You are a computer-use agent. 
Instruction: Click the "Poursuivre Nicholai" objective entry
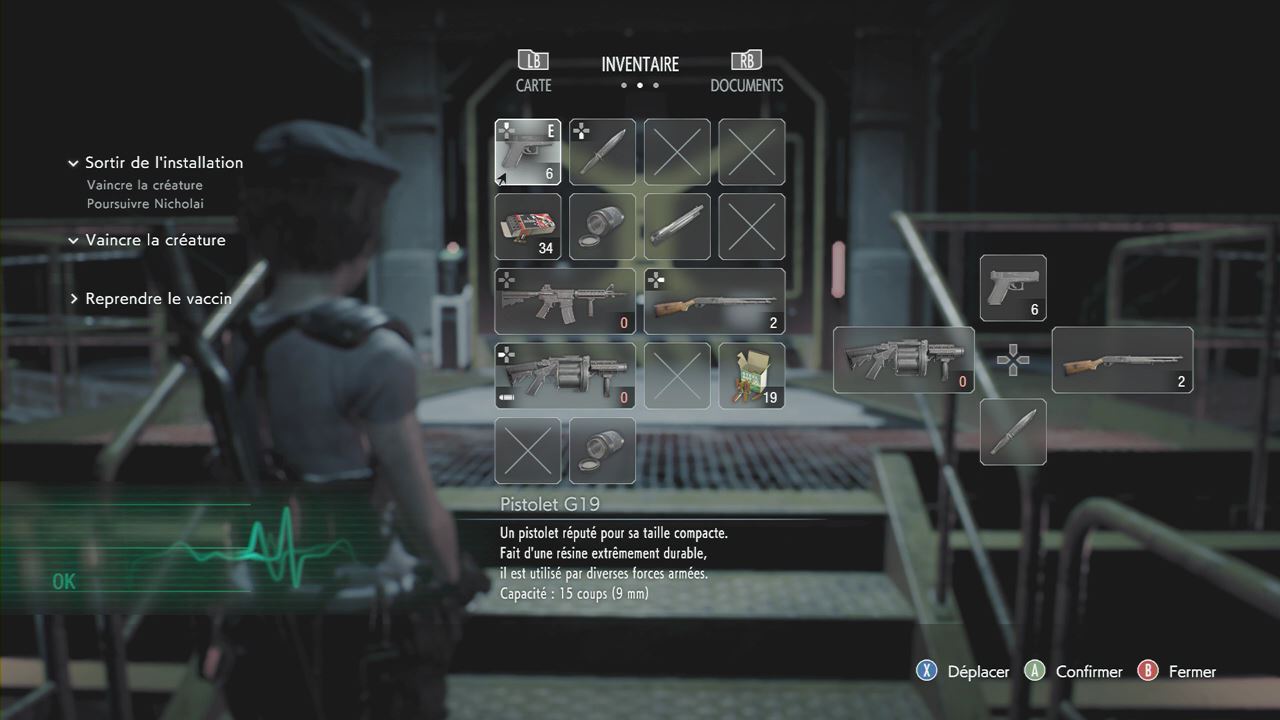(x=146, y=204)
